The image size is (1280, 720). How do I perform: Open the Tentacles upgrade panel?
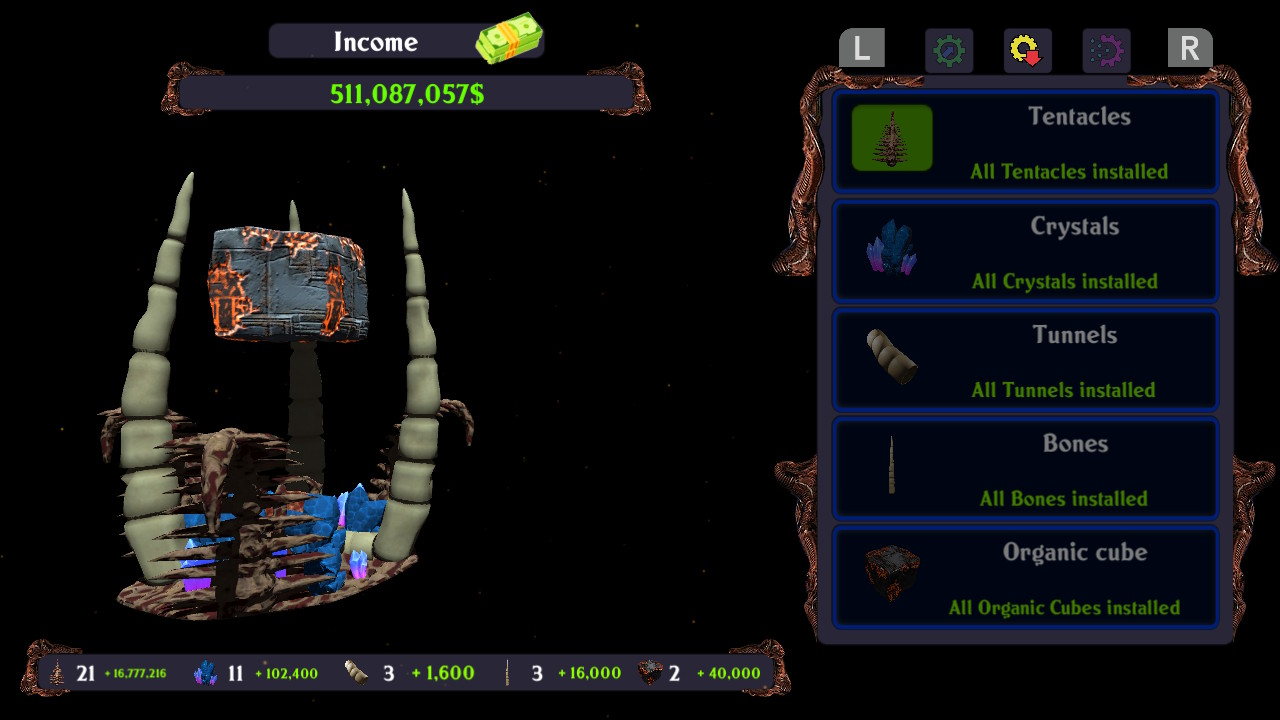point(1025,140)
